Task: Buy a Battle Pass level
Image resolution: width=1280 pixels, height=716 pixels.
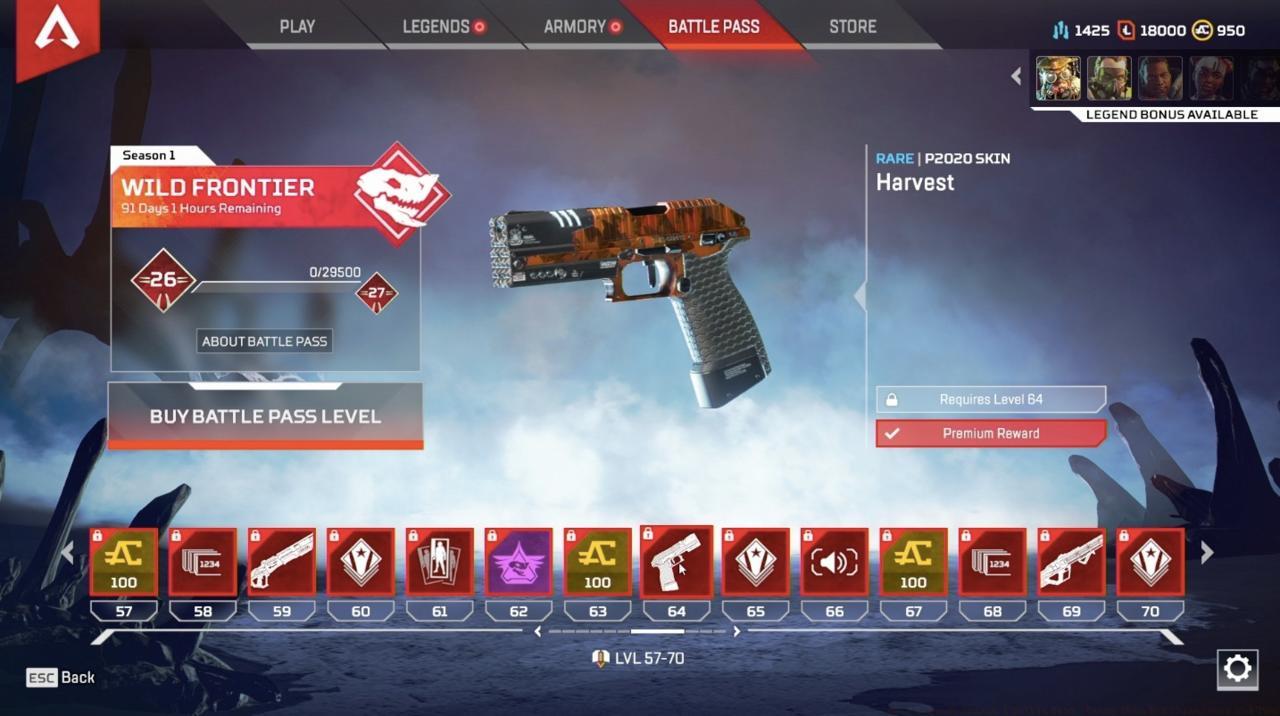Action: [265, 416]
